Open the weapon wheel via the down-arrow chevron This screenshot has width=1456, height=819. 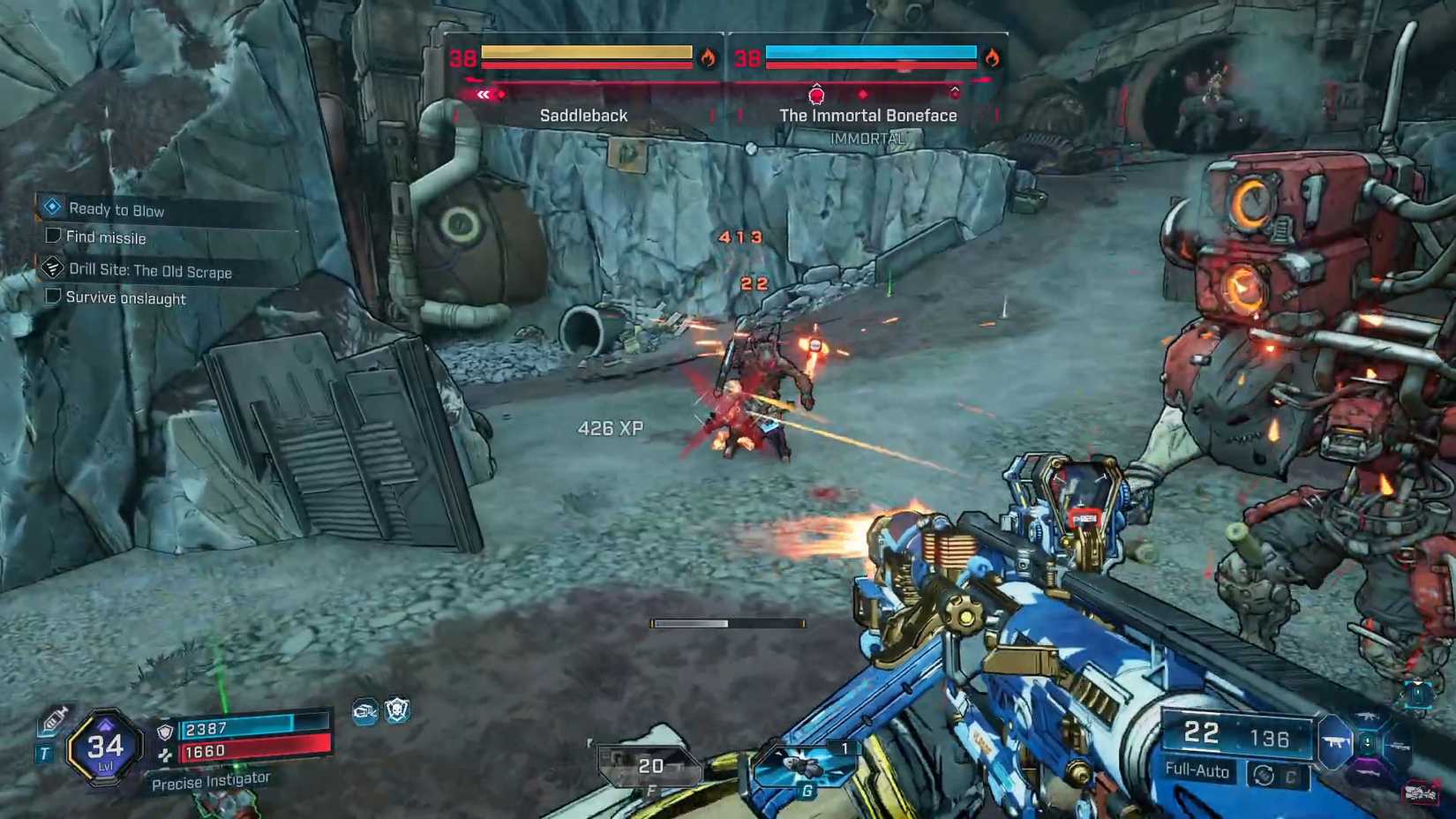coord(1368,741)
